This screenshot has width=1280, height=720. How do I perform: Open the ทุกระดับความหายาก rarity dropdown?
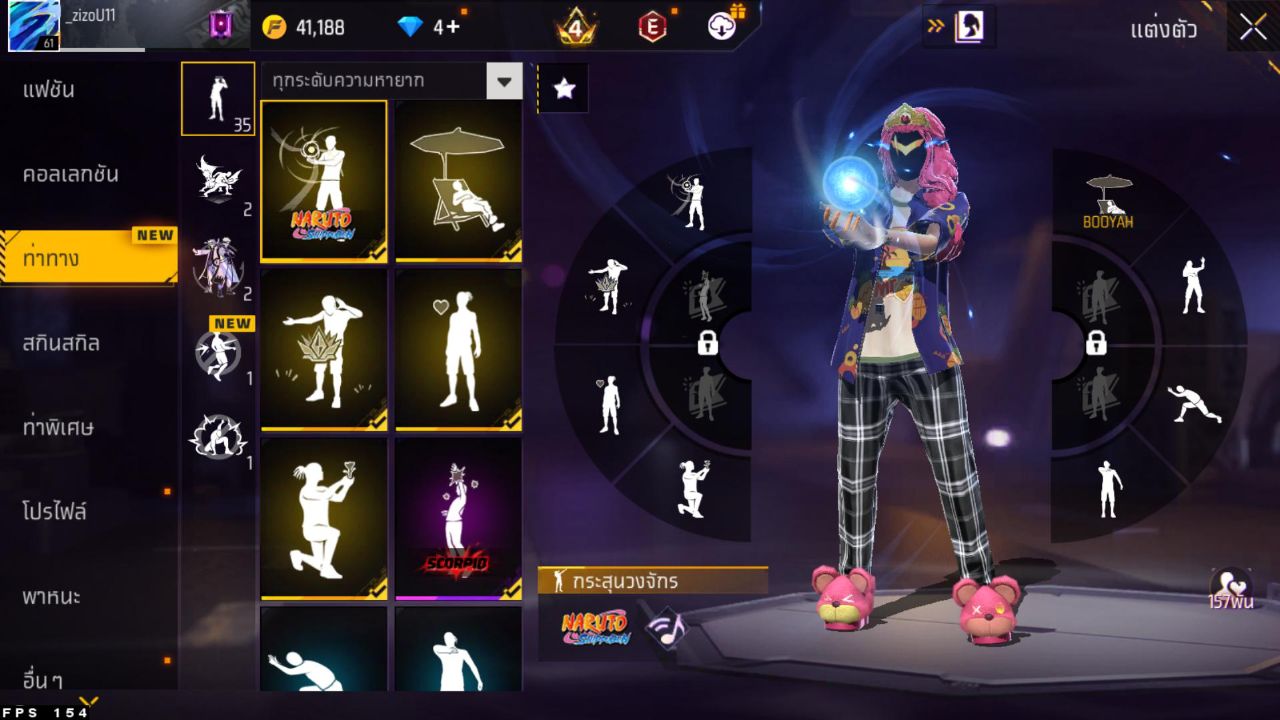pyautogui.click(x=390, y=82)
